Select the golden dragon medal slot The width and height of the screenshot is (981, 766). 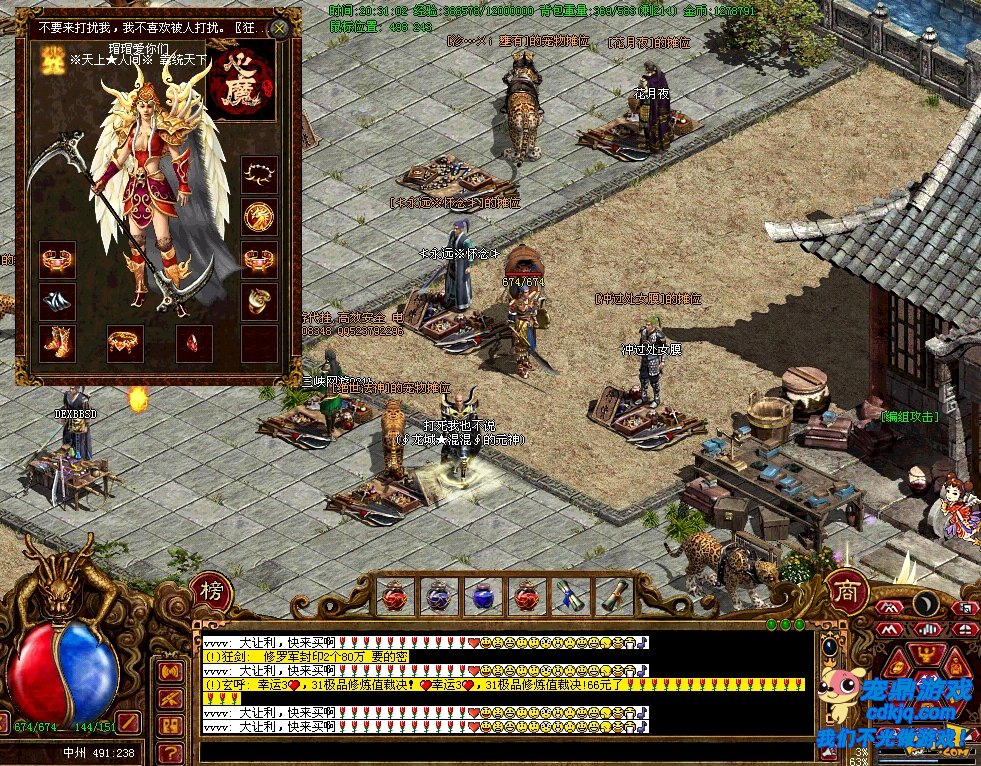(259, 215)
